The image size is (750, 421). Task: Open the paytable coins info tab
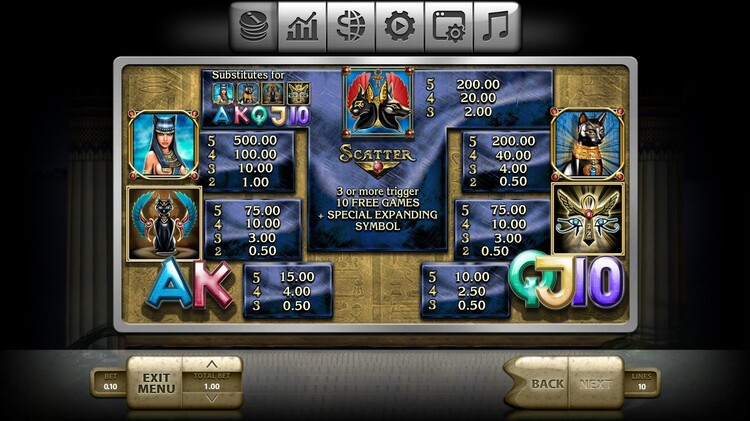254,28
